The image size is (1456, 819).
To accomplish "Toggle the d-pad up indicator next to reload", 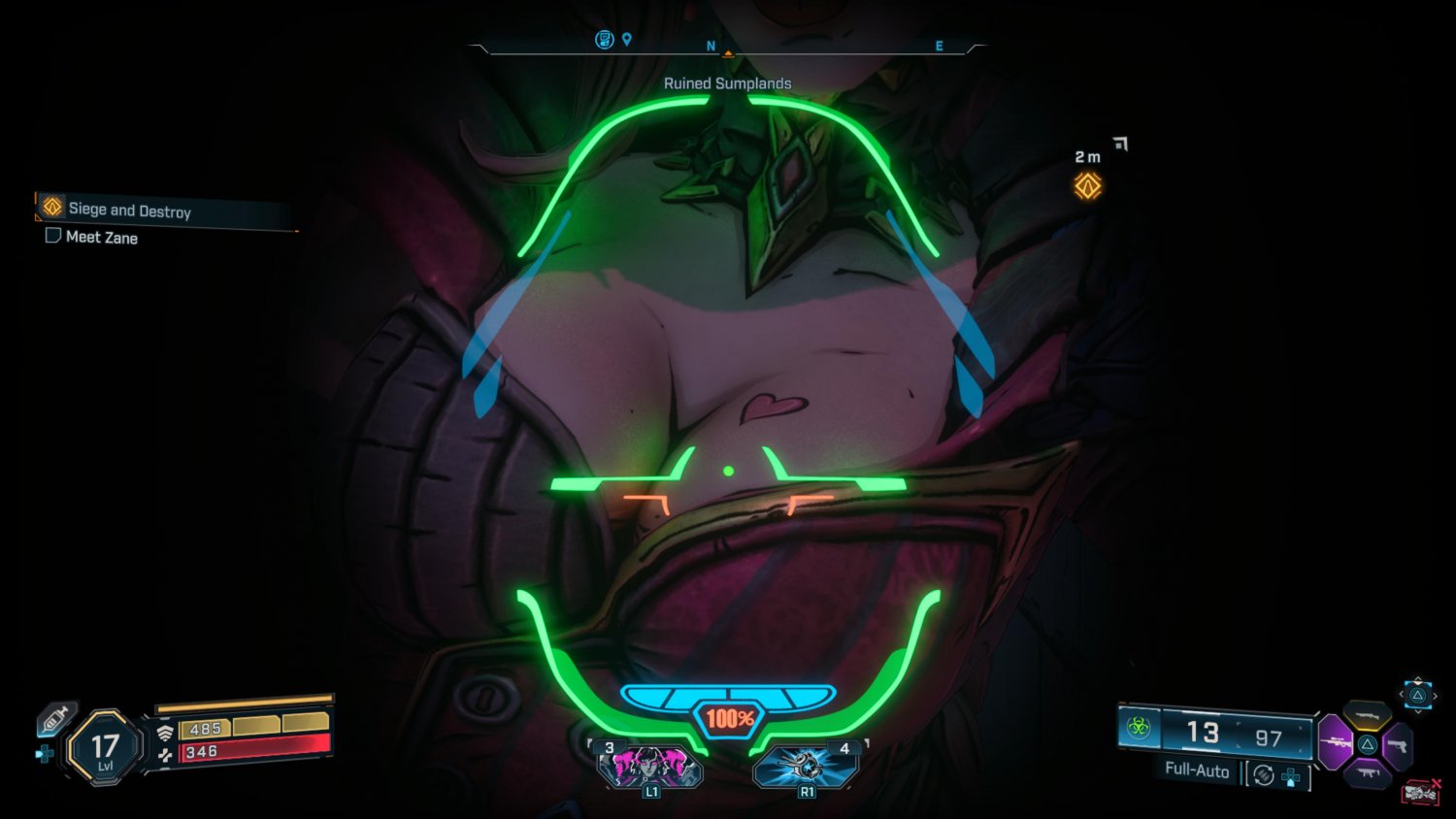I will pyautogui.click(x=1291, y=776).
